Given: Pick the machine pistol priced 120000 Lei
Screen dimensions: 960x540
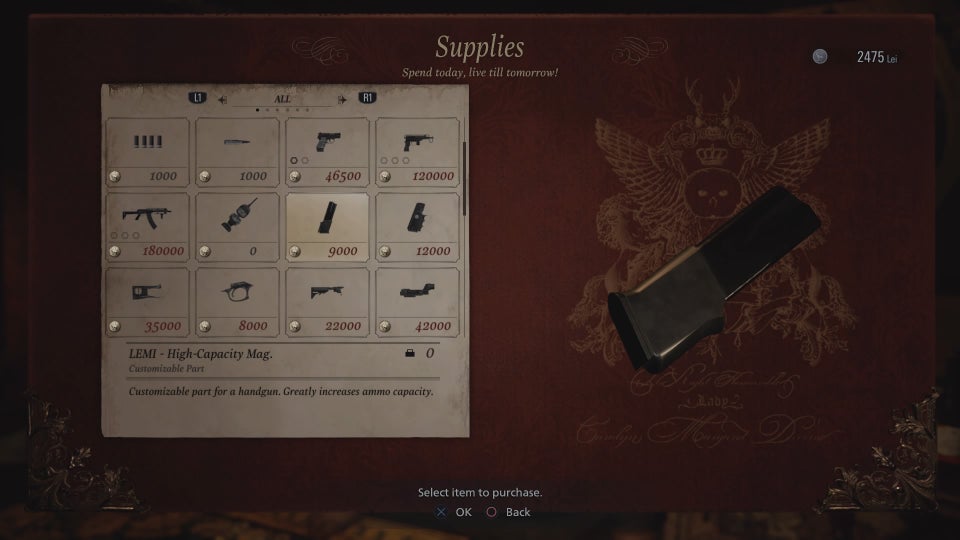Looking at the screenshot, I should 417,151.
